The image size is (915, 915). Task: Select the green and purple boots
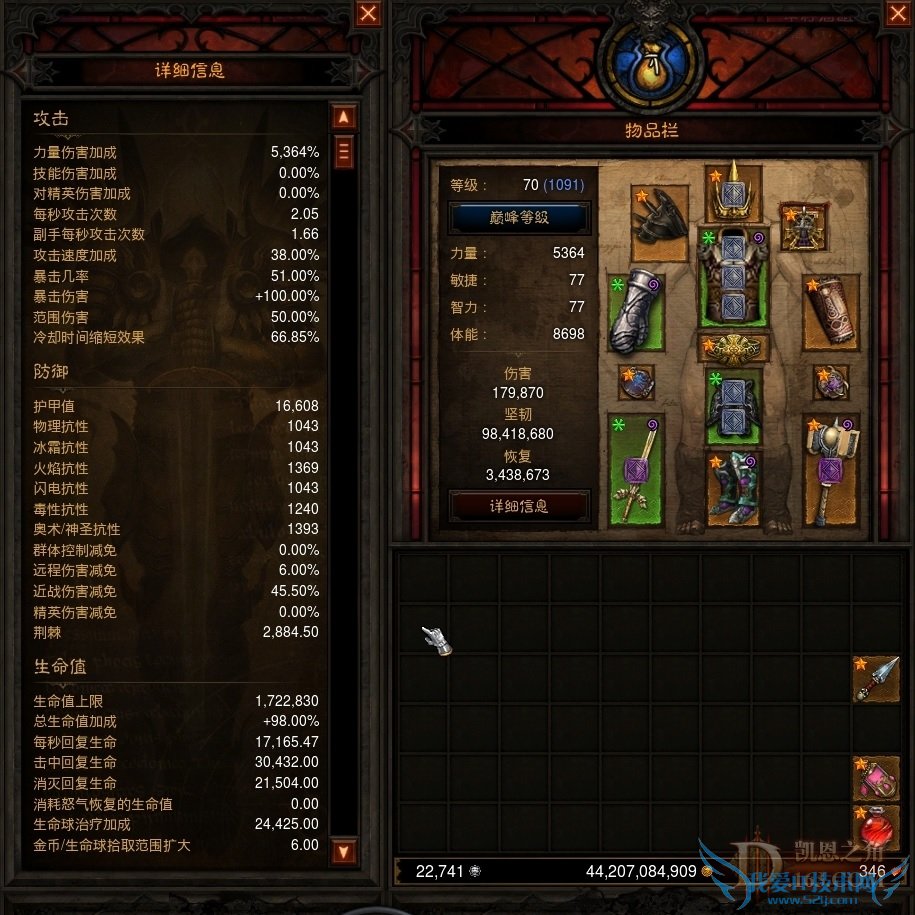[733, 489]
